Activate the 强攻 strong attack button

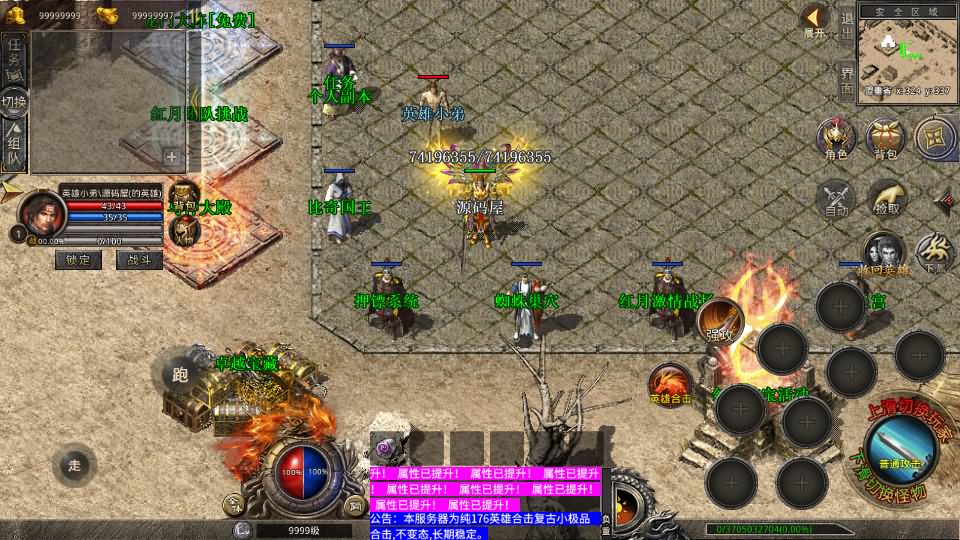[718, 320]
